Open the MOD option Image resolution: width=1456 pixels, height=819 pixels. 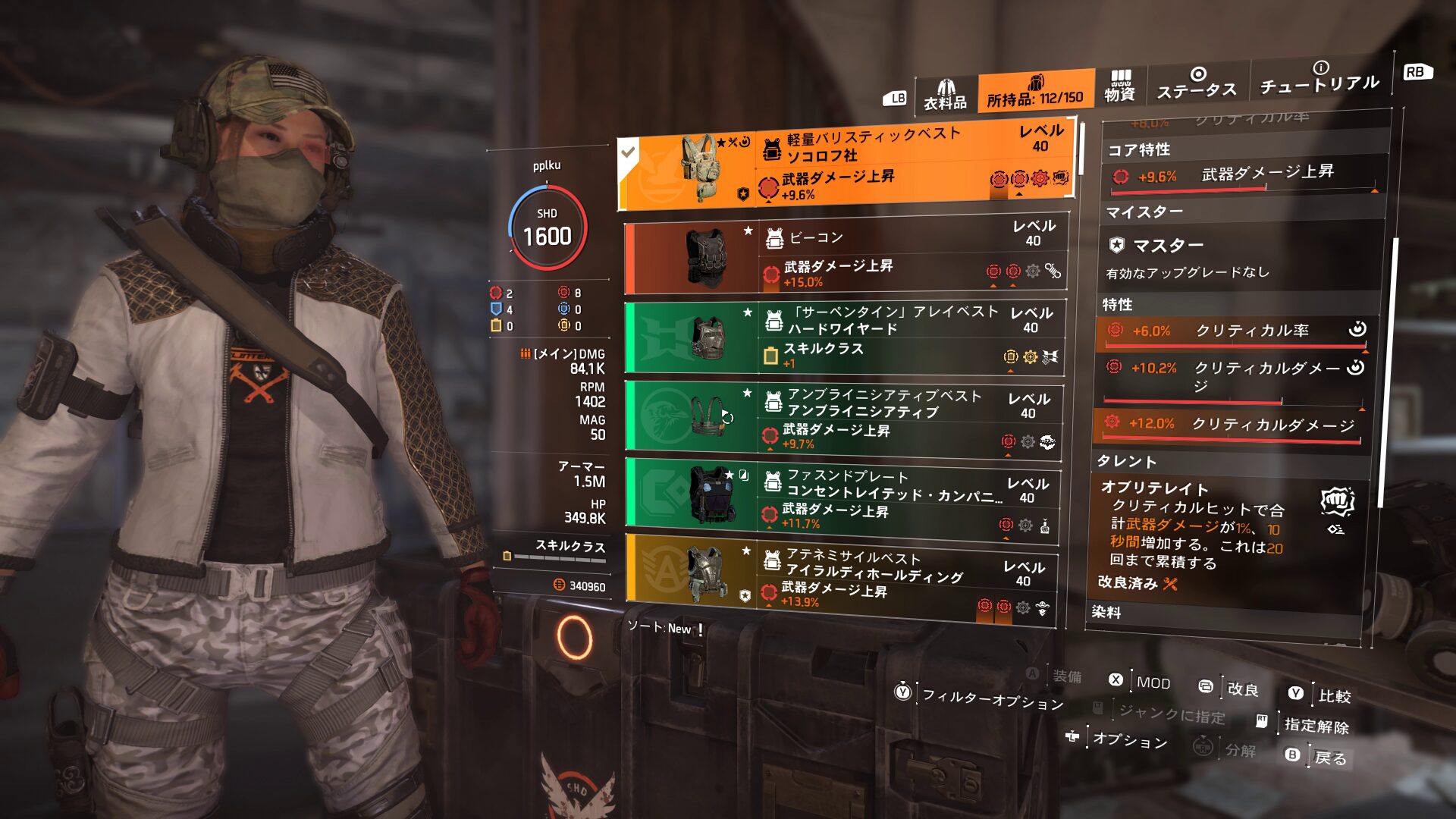pyautogui.click(x=1152, y=682)
